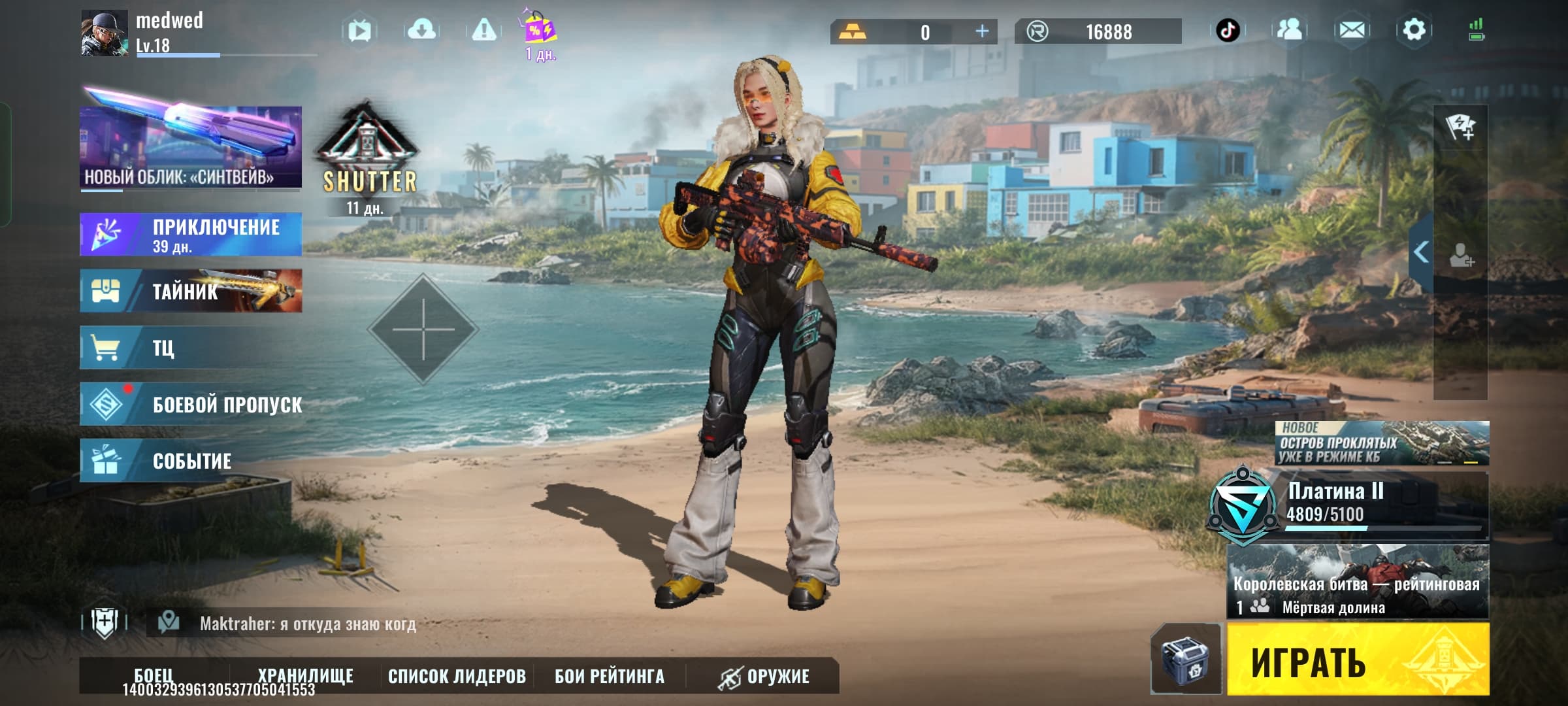This screenshot has width=1568, height=706.
Task: Open the Список лидеров tab
Action: pos(457,676)
